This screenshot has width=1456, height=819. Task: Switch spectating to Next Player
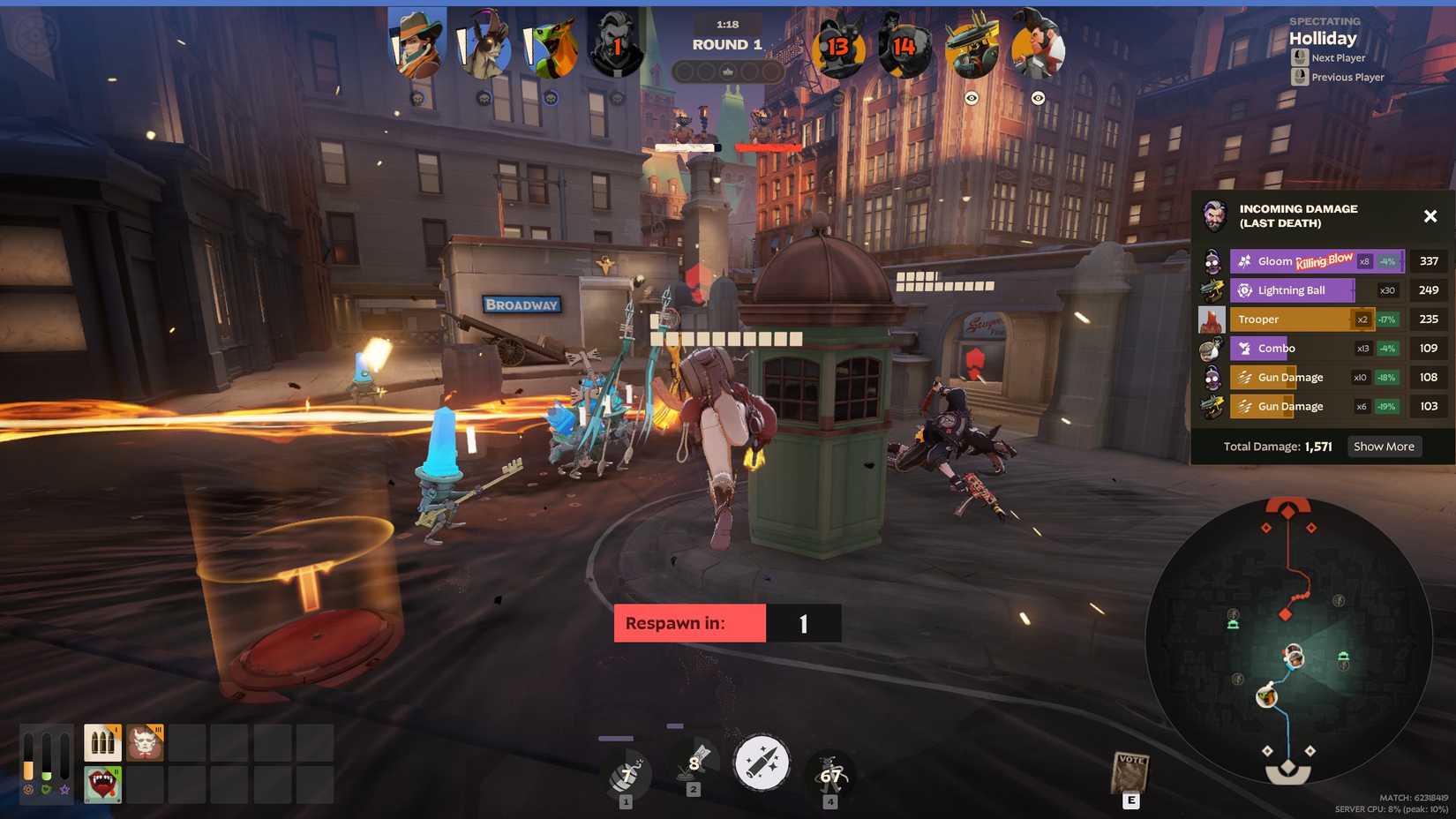tap(1334, 57)
